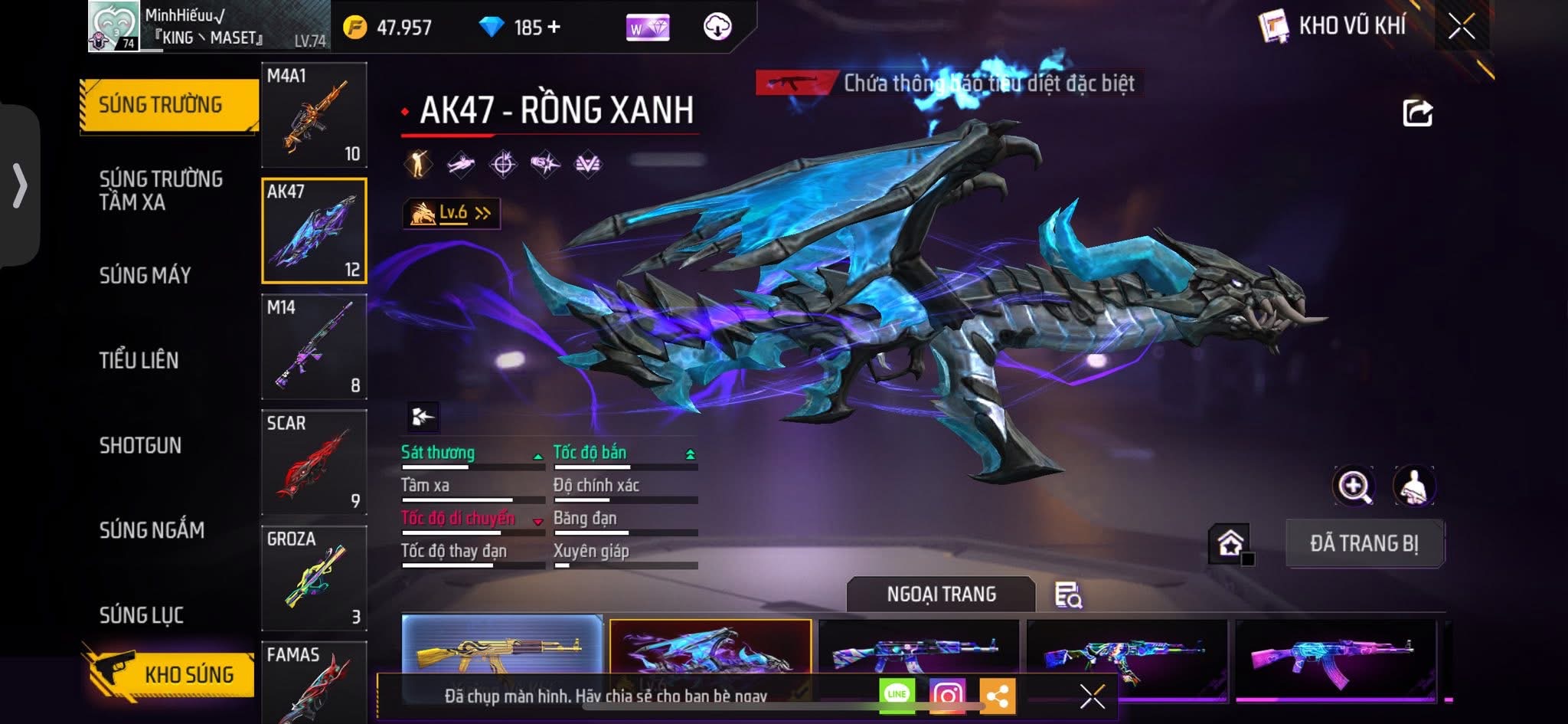Dismiss the screenshot share banner
The width and height of the screenshot is (1568, 724).
pos(1092,696)
